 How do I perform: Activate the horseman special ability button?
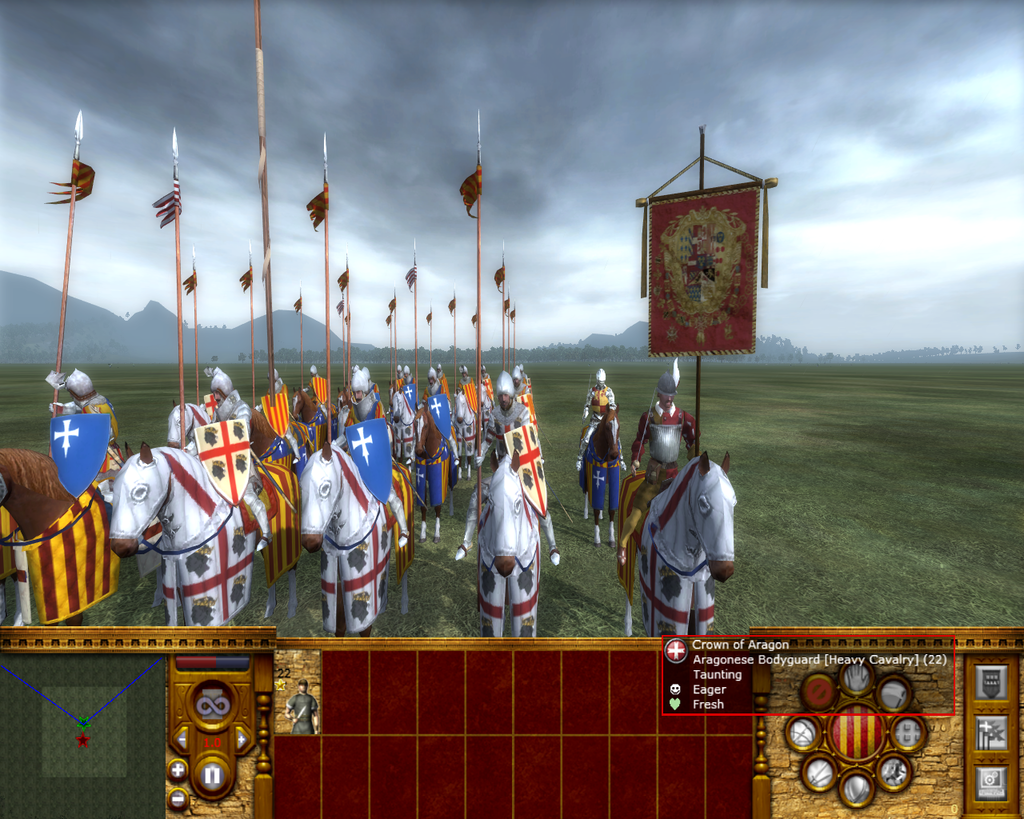click(x=893, y=771)
